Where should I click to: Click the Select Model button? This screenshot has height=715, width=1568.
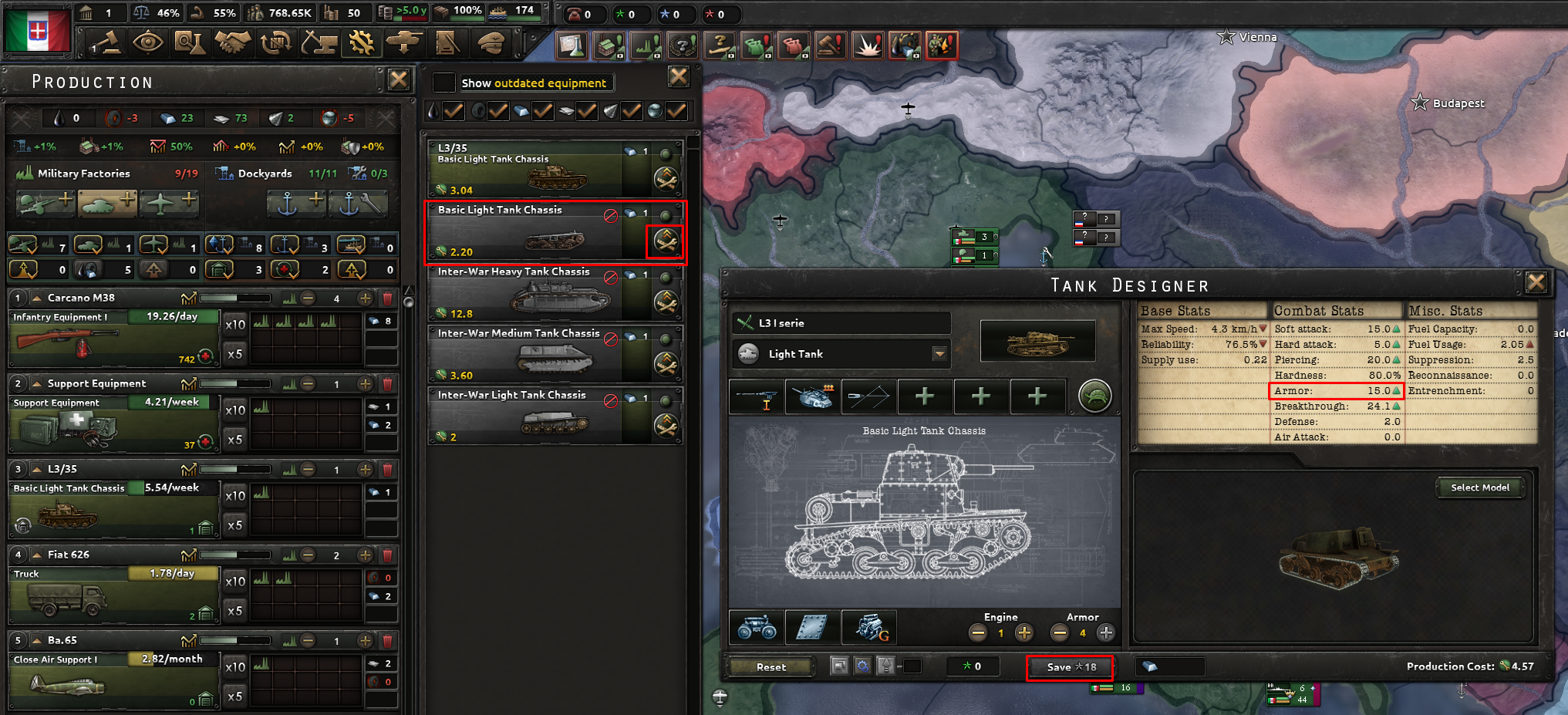coord(1479,487)
